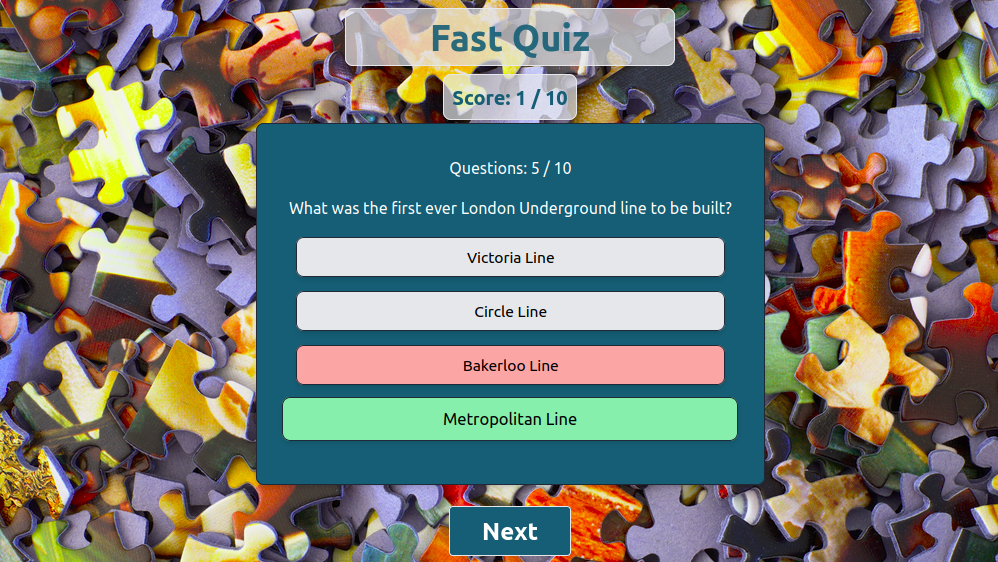
Task: Click the Metropolitan Line answer
Action: coord(510,419)
